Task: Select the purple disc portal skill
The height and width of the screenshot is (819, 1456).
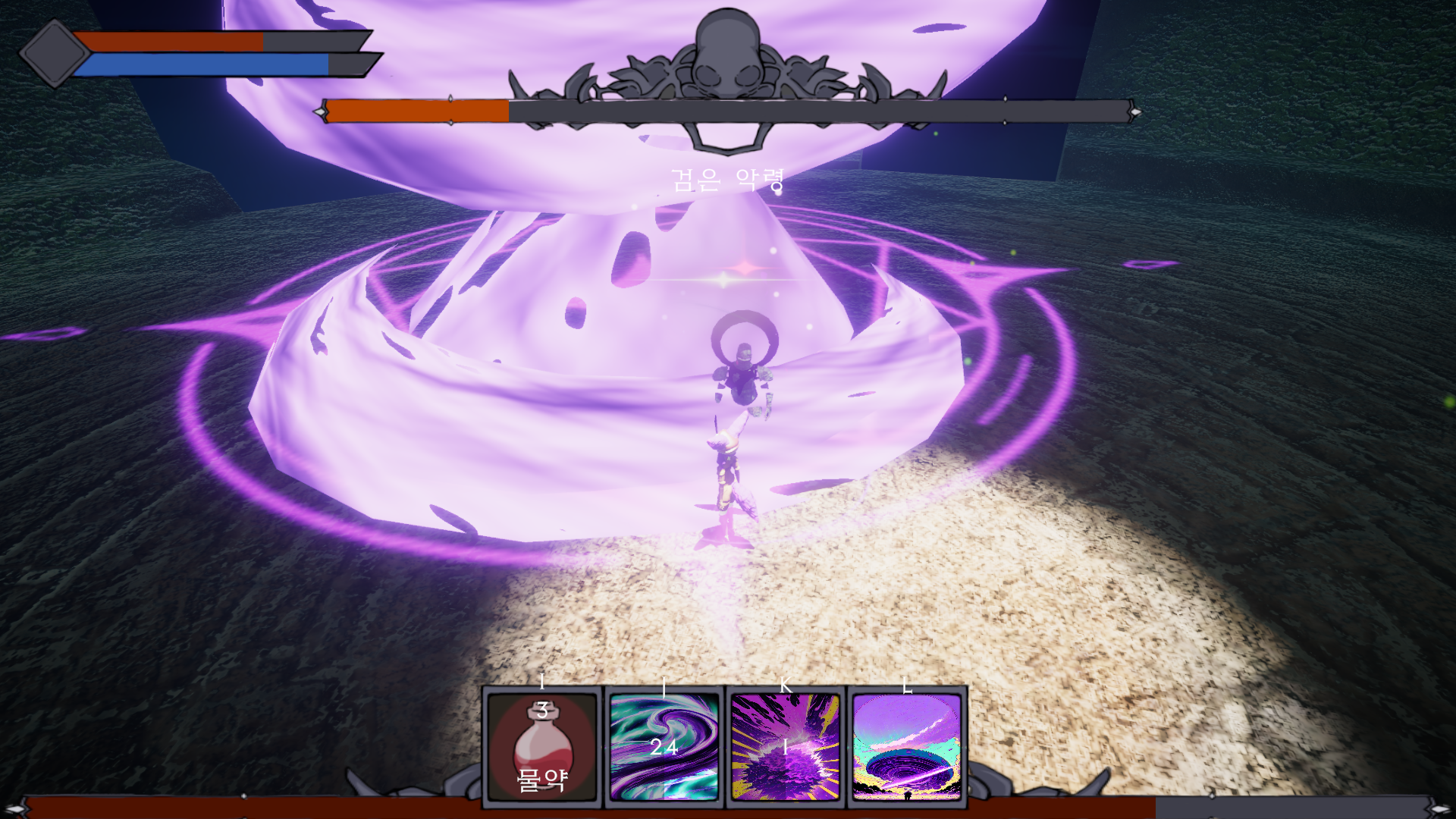Action: (907, 747)
